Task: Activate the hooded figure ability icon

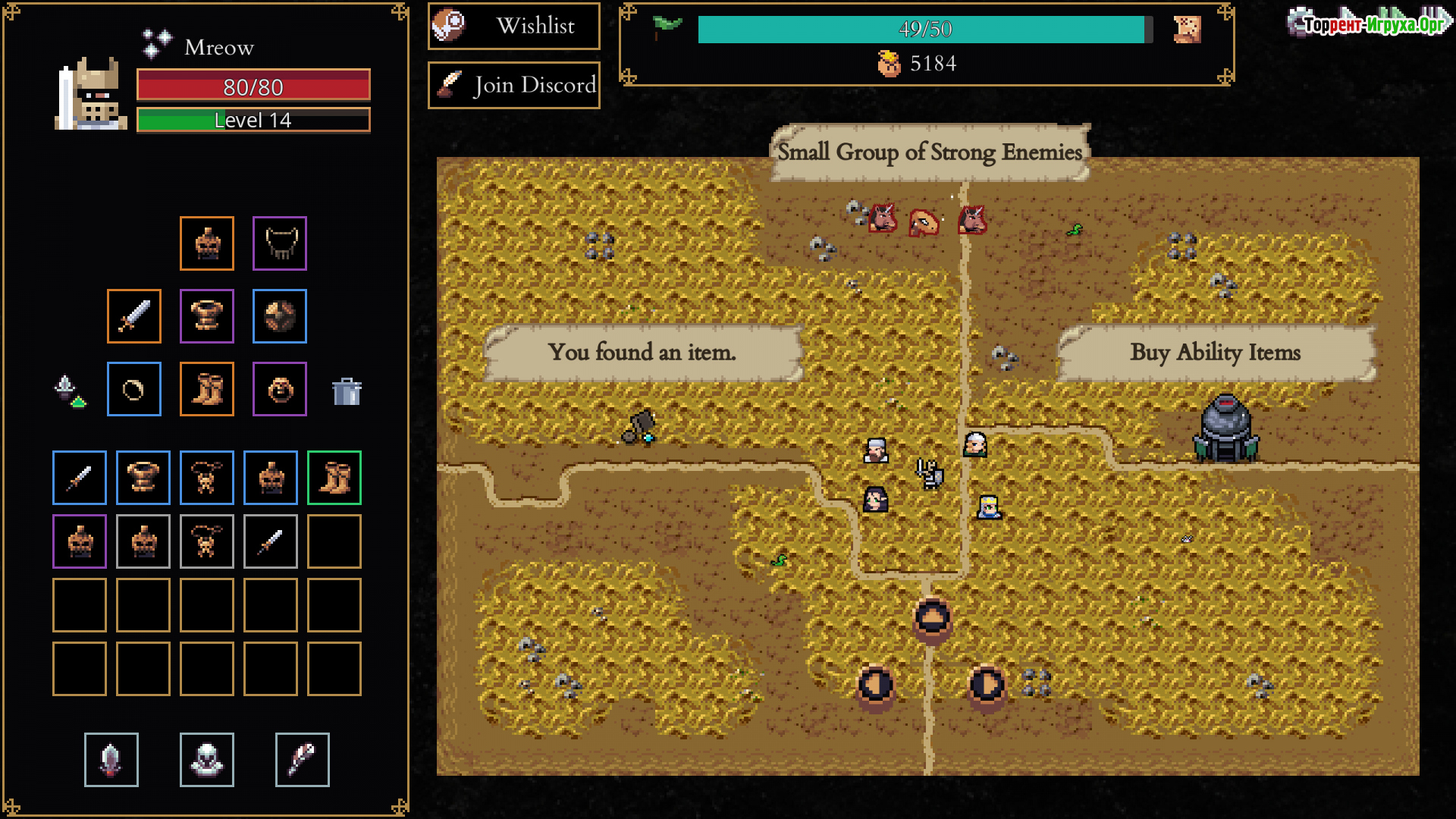Action: pyautogui.click(x=207, y=760)
